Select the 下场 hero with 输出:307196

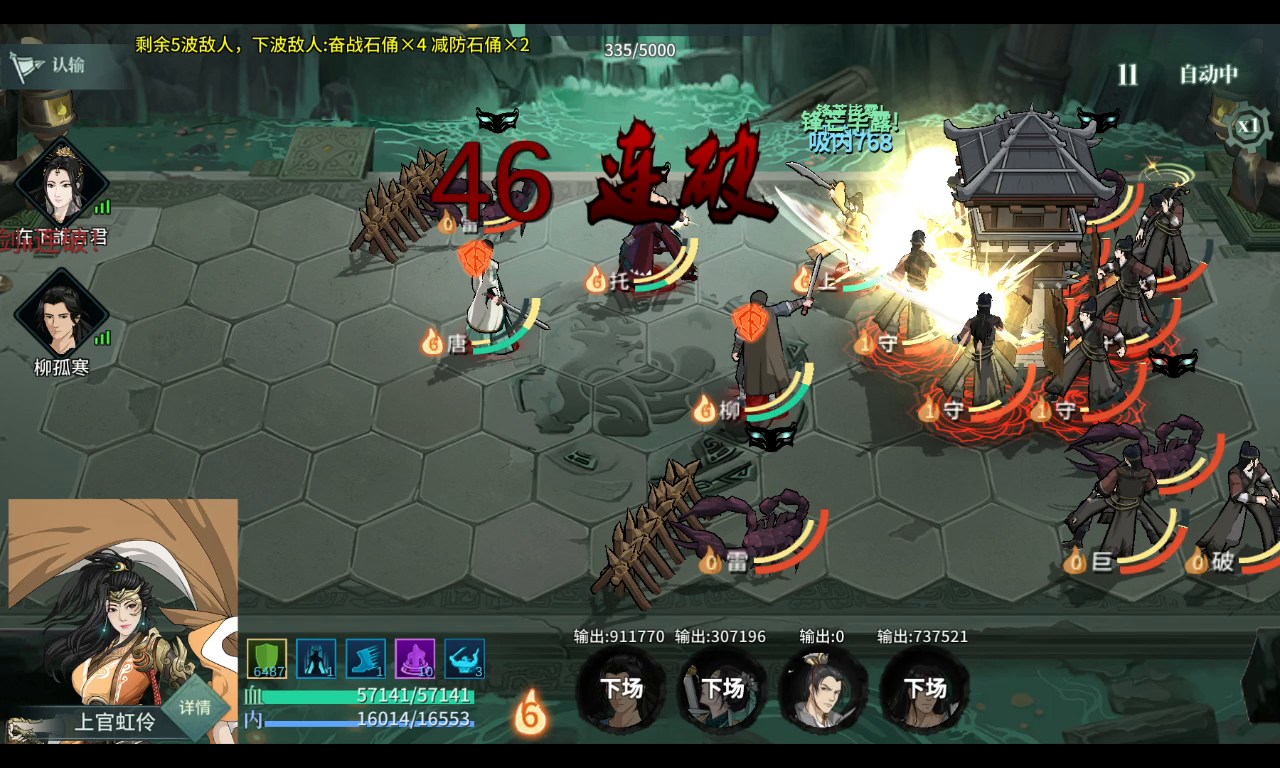point(722,688)
